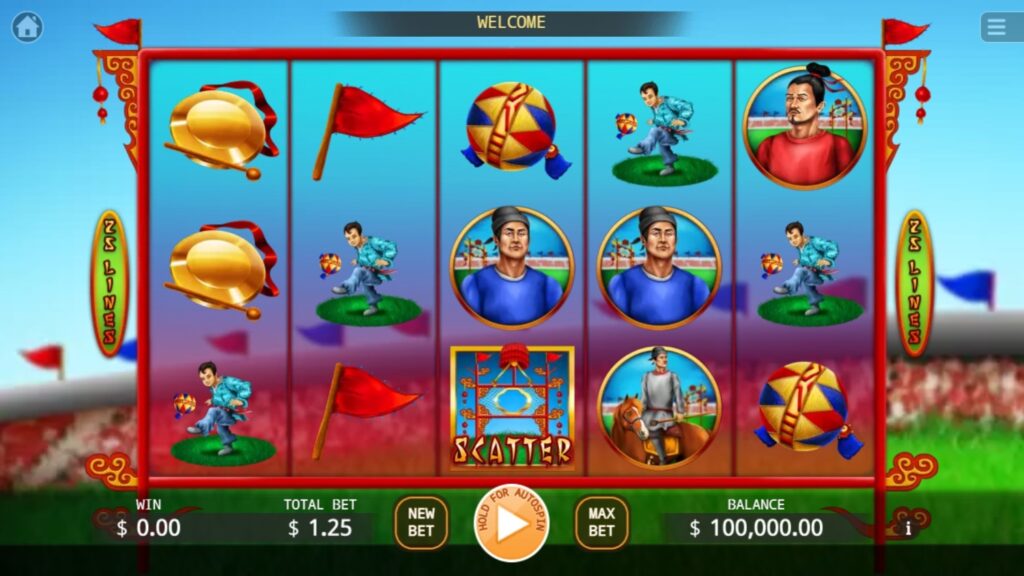This screenshot has width=1024, height=576.
Task: Go to the home screen
Action: tap(27, 27)
